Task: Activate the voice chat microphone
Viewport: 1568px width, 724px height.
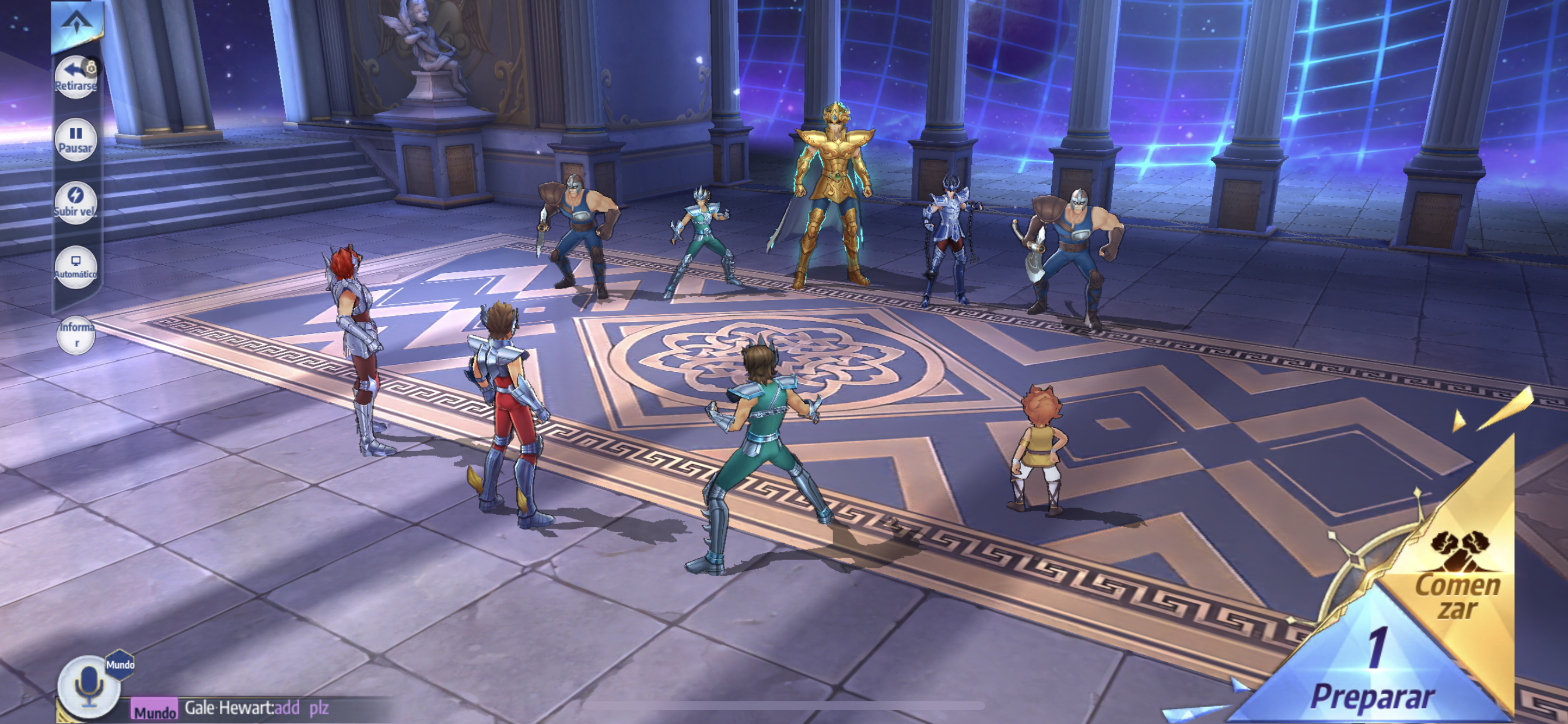Action: [88, 686]
